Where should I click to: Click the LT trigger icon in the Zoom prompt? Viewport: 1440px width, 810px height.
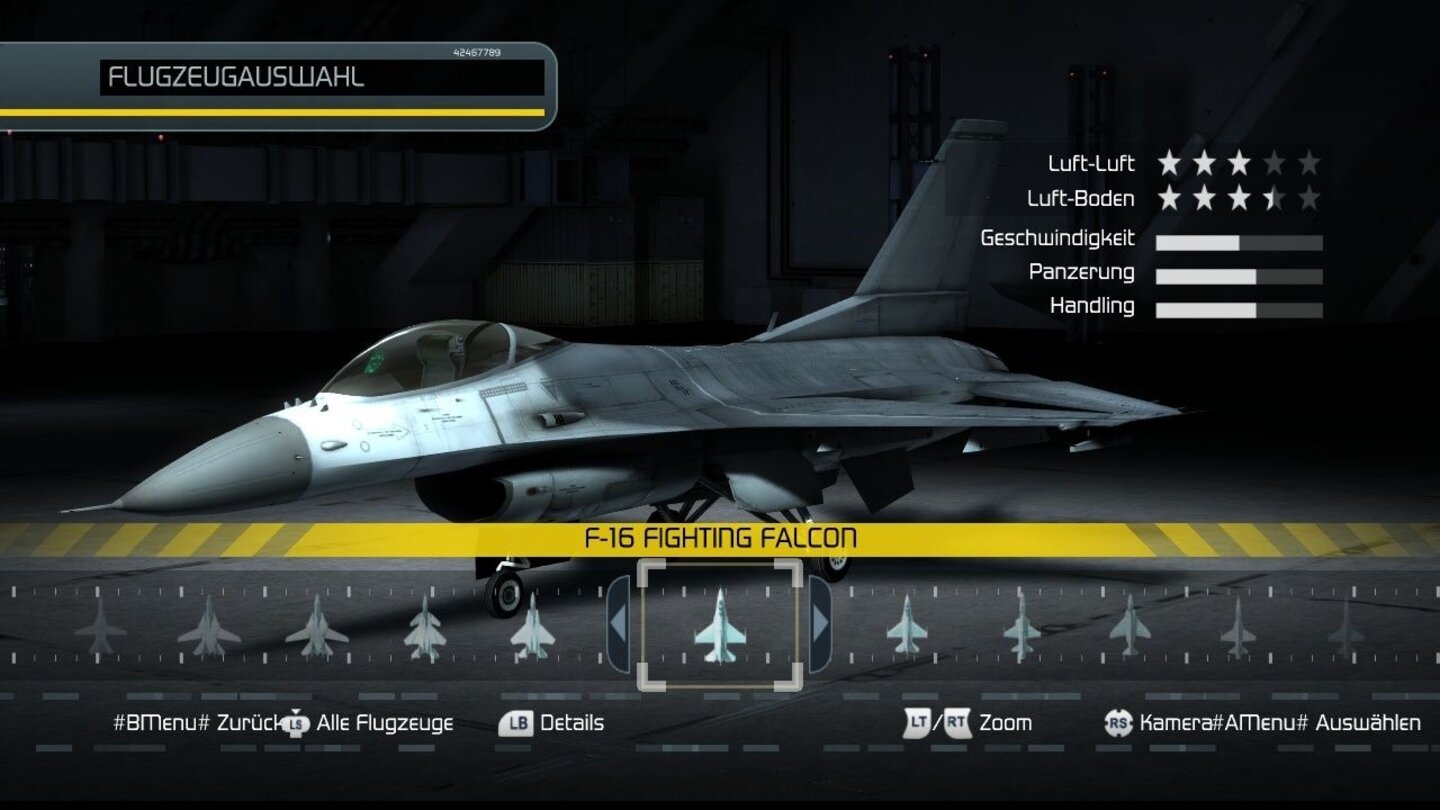(916, 722)
